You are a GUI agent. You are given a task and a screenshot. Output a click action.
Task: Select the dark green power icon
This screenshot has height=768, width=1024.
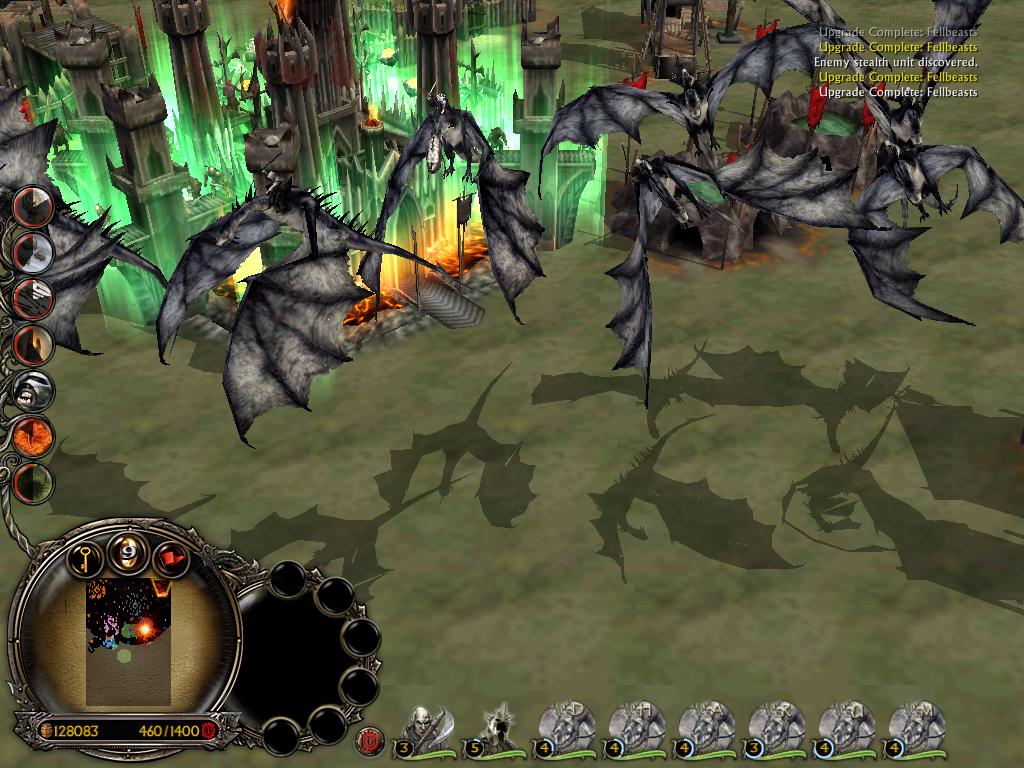tap(33, 482)
